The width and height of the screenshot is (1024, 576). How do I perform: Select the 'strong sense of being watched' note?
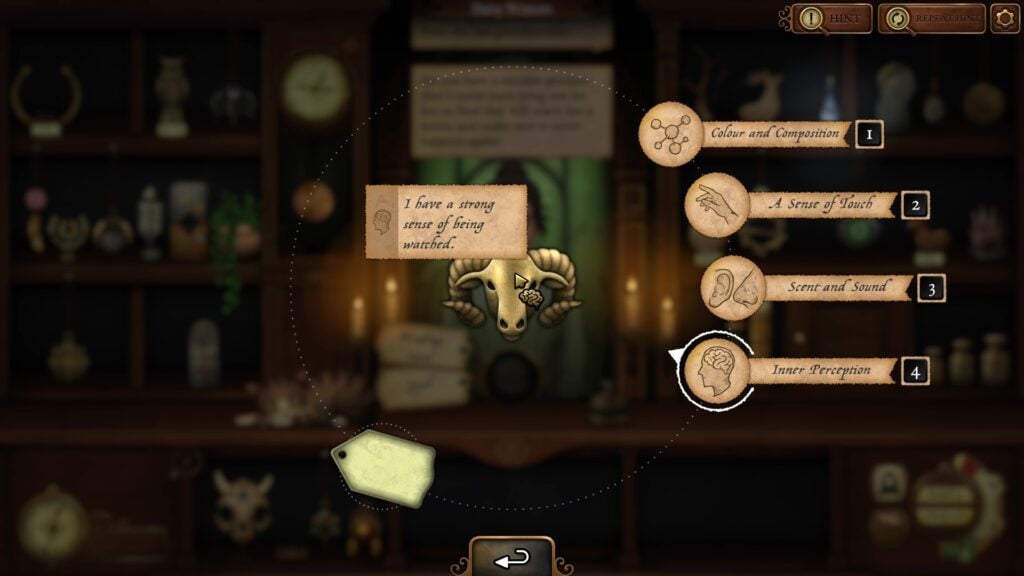tap(446, 221)
